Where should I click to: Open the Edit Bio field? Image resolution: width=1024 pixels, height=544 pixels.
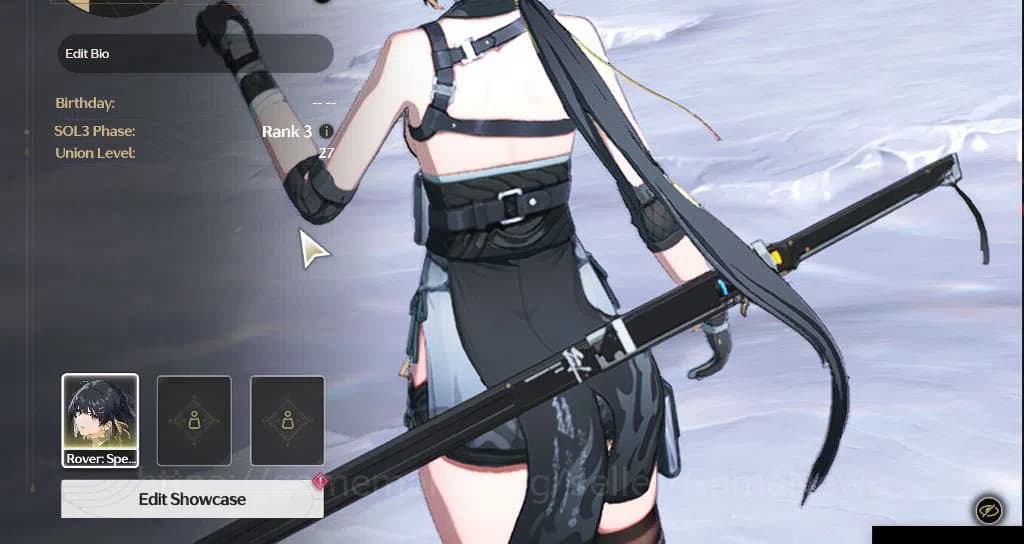point(195,54)
